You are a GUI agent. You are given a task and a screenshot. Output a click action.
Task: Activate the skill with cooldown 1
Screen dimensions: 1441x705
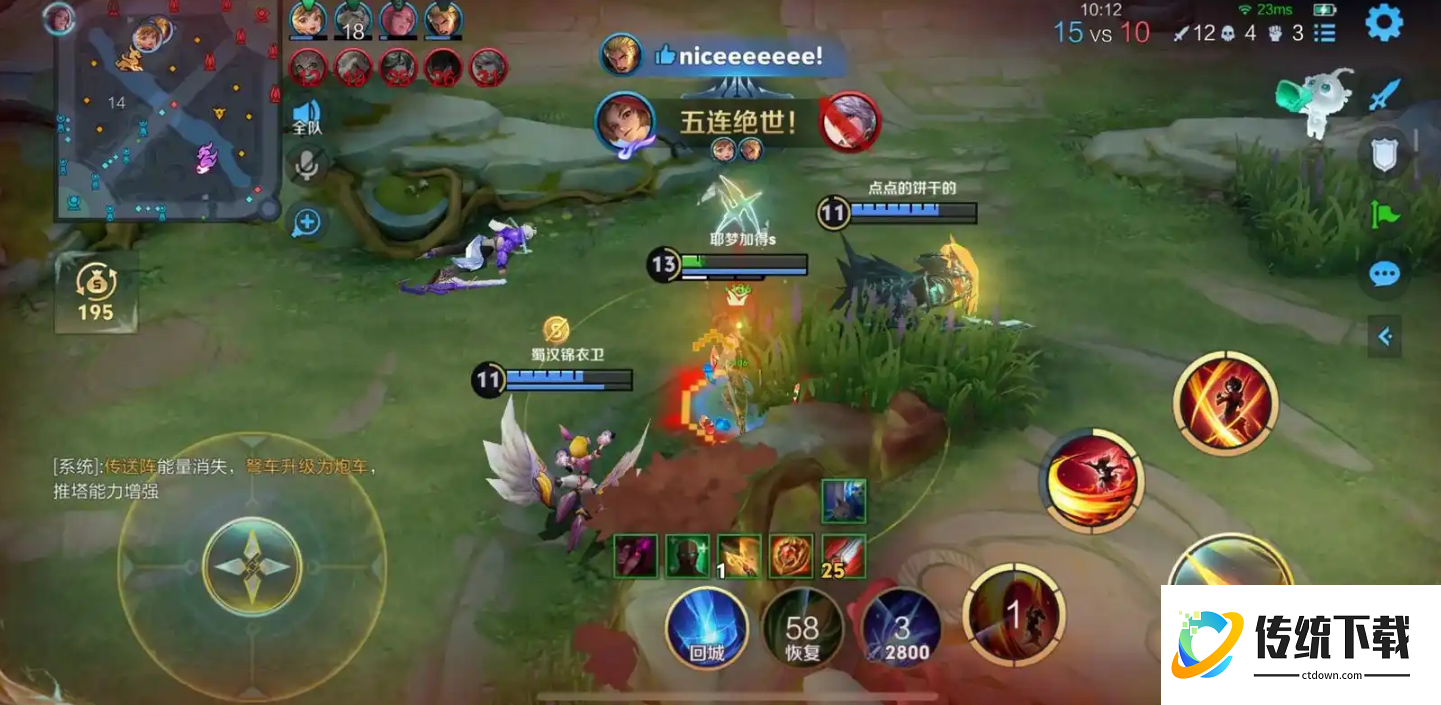pyautogui.click(x=1013, y=614)
